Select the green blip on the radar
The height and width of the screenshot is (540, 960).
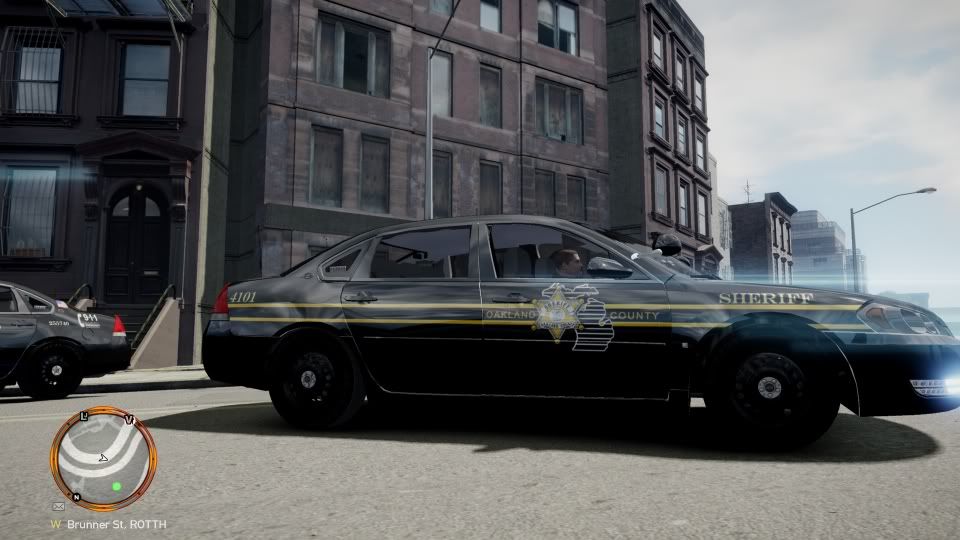click(117, 486)
